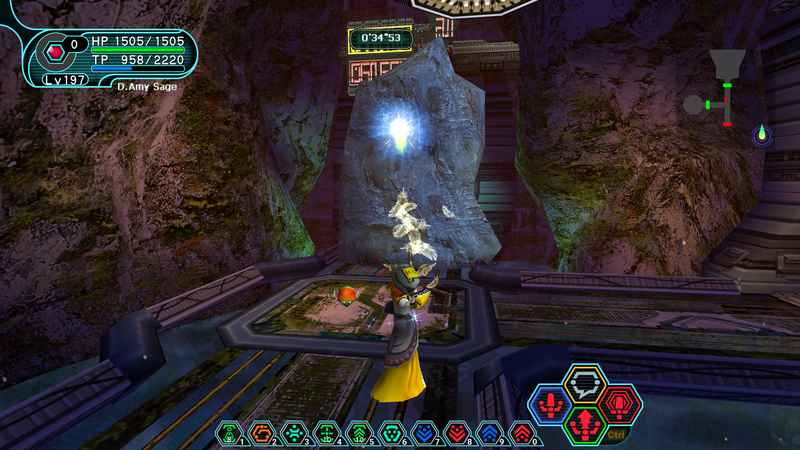Trigger the green up-arrow icon in slot 5
Image resolution: width=800 pixels, height=450 pixels.
coord(359,433)
